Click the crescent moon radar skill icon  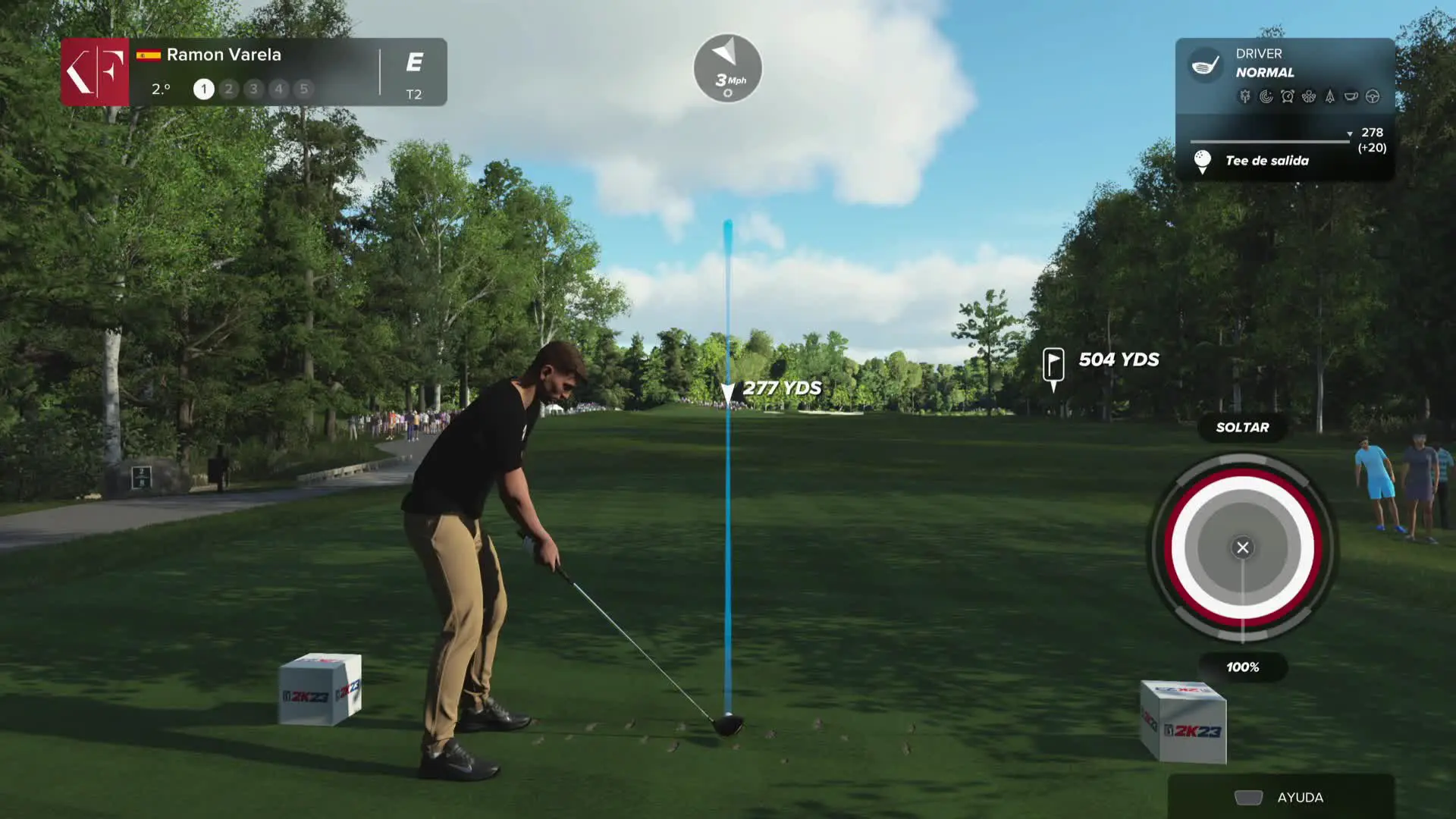(x=1266, y=96)
